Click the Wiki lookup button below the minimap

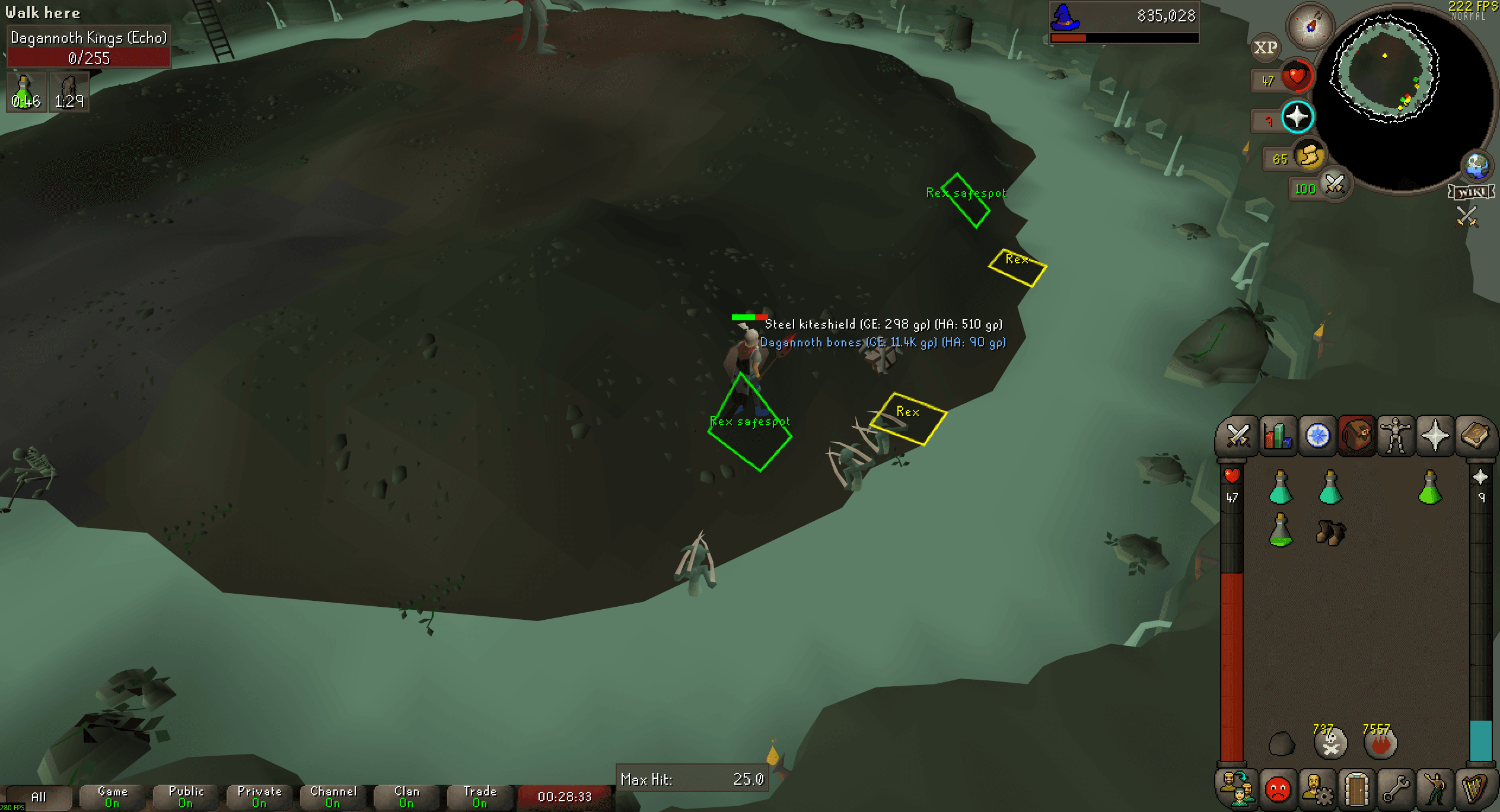(x=1471, y=192)
